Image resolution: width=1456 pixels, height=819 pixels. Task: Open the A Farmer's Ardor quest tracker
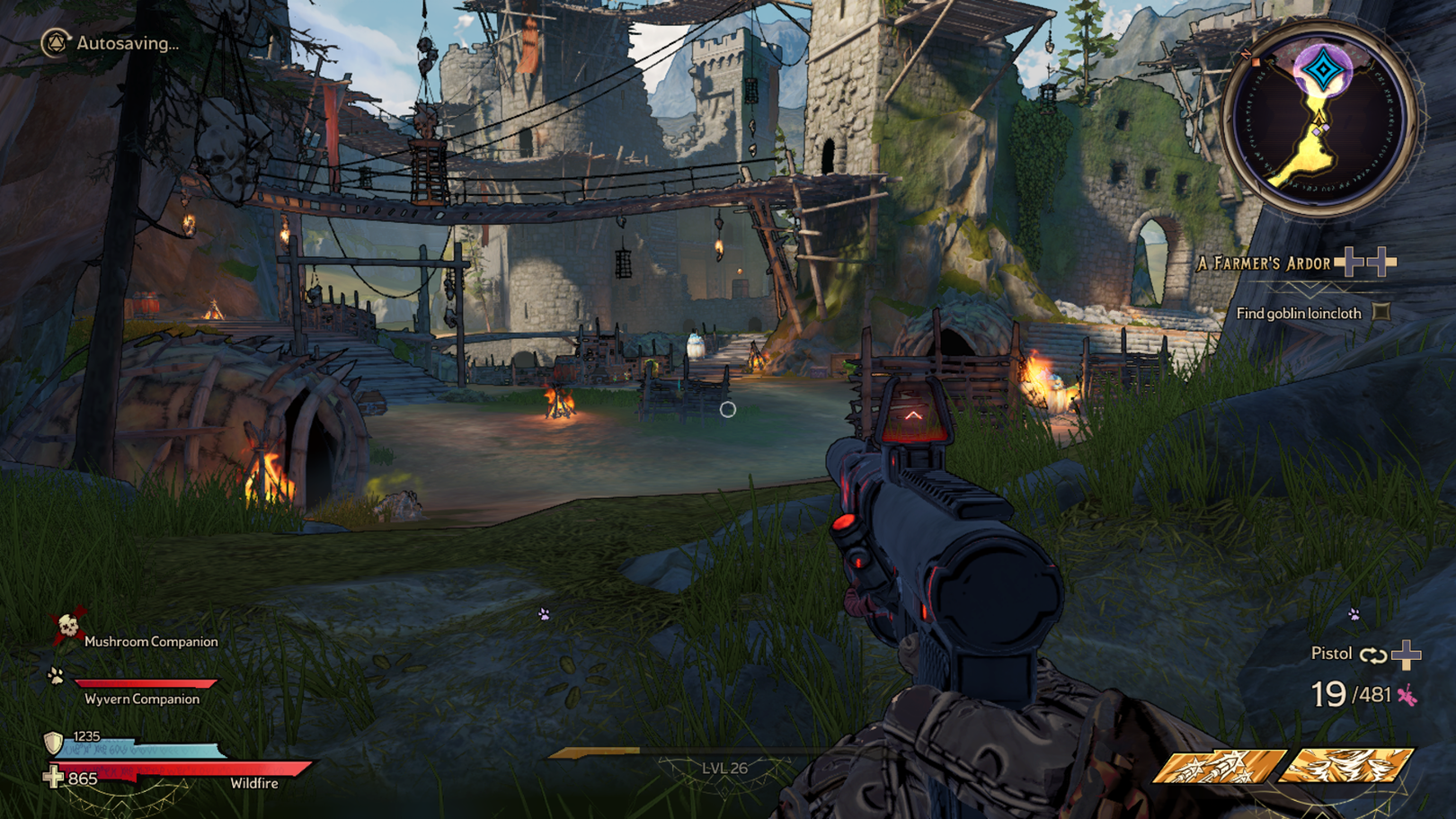1264,263
